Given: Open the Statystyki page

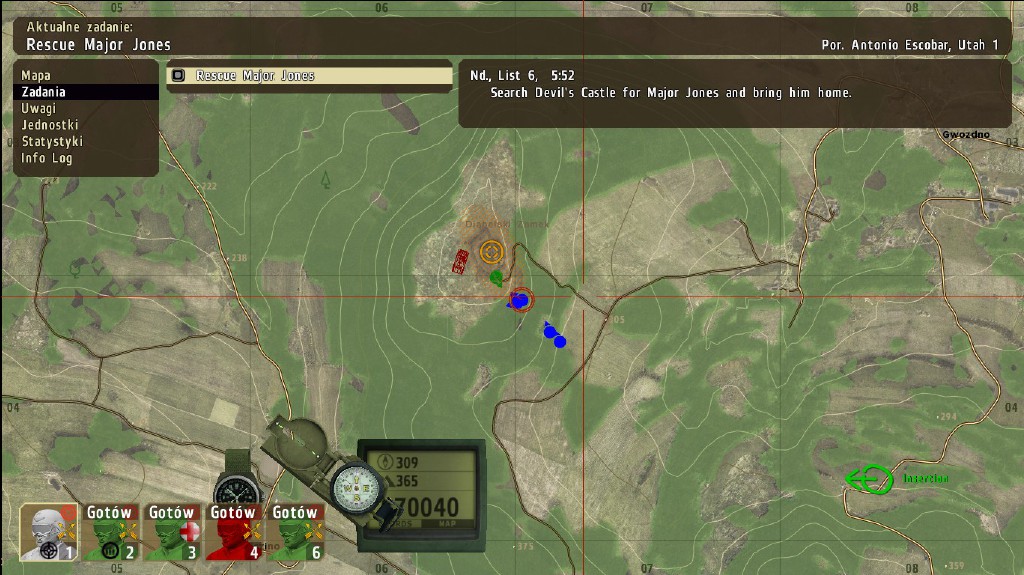Looking at the screenshot, I should [x=54, y=142].
